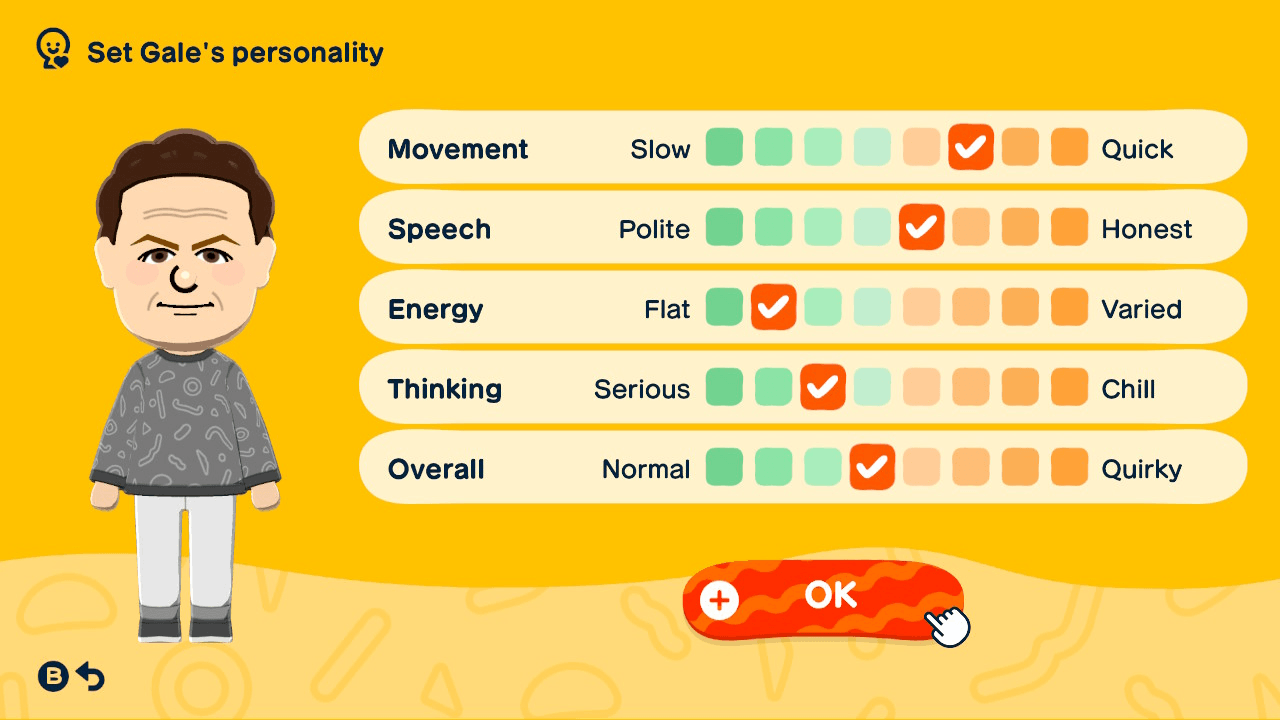Click the title text Set Gale's personality
This screenshot has height=720, width=1280.
click(234, 52)
